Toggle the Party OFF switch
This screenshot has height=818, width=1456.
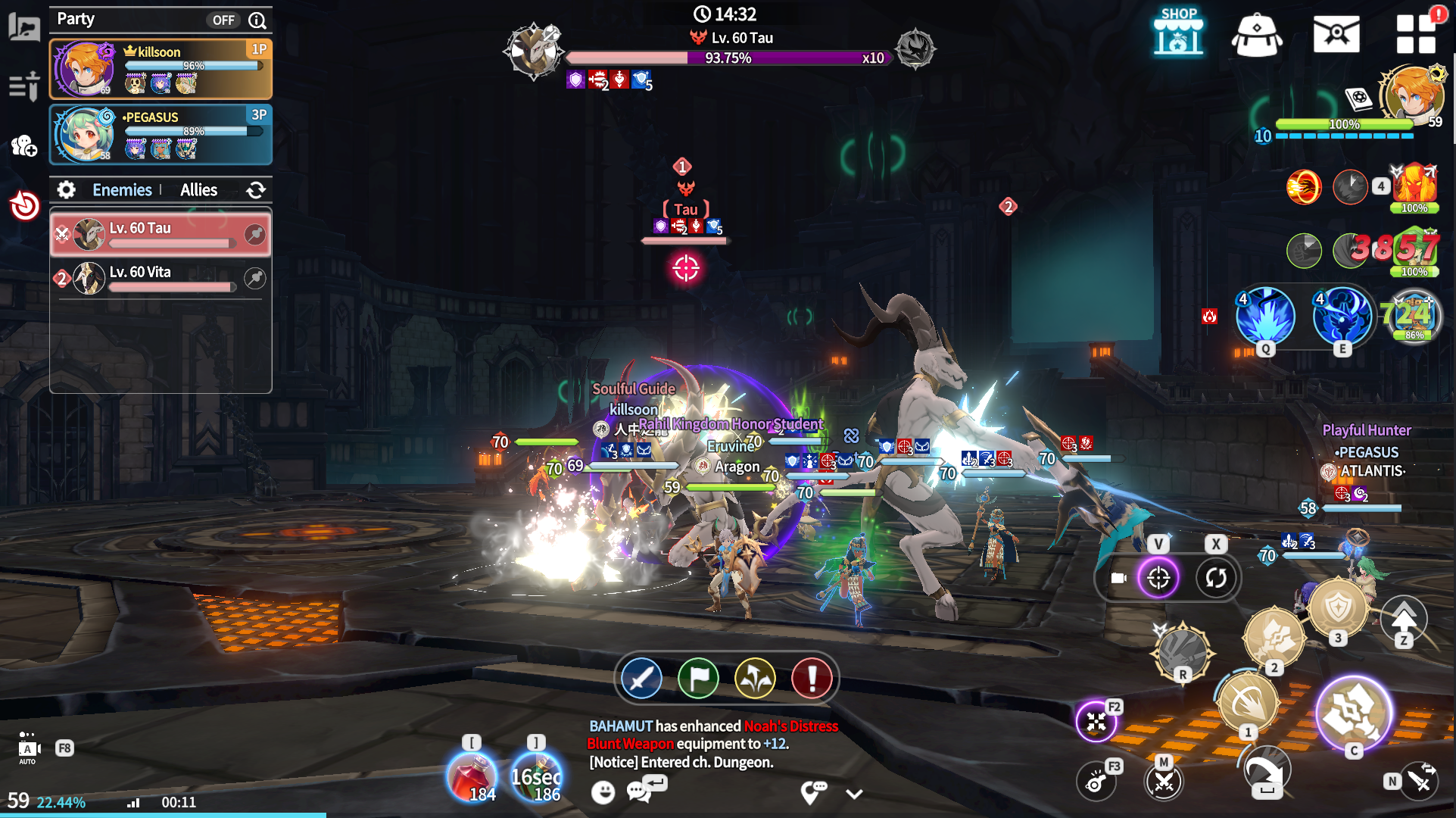point(223,20)
